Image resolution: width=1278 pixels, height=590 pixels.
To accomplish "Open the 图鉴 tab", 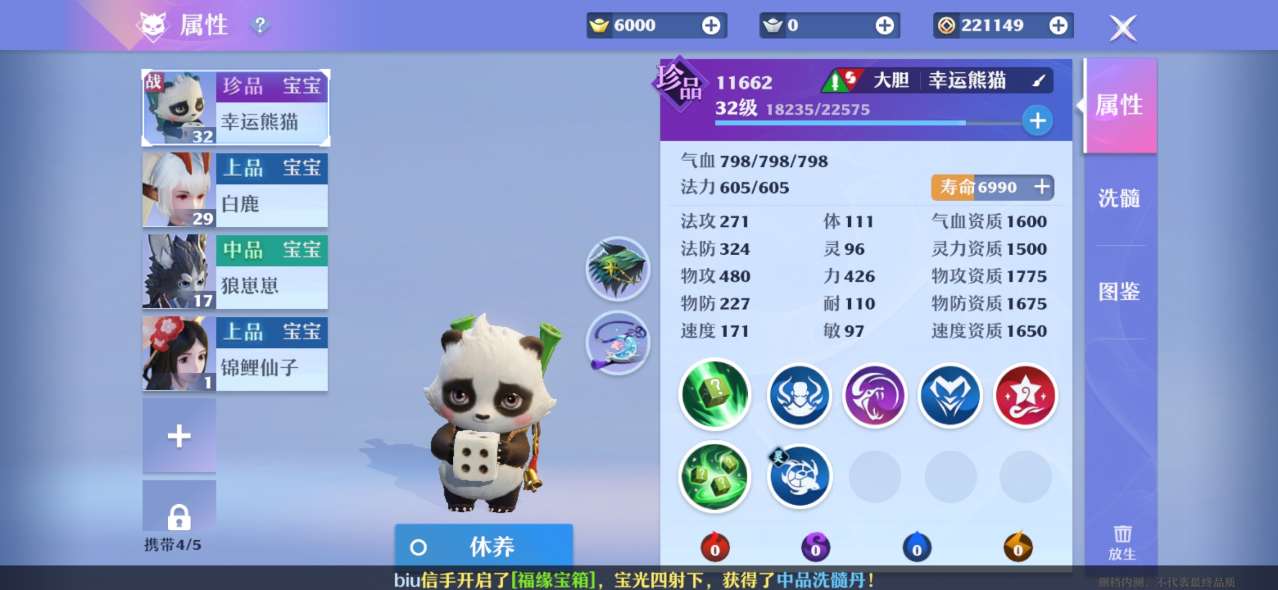I will click(x=1119, y=292).
